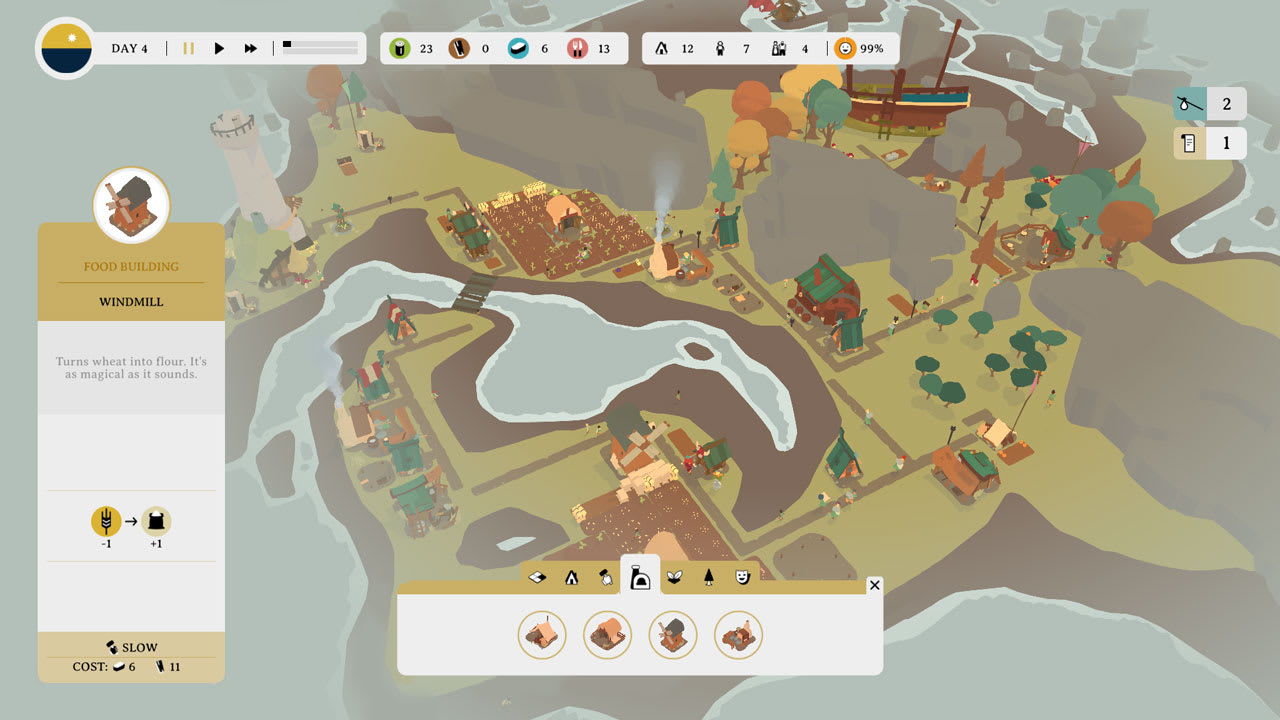
Task: Click the happiness smiley showing 99%
Action: (x=845, y=47)
